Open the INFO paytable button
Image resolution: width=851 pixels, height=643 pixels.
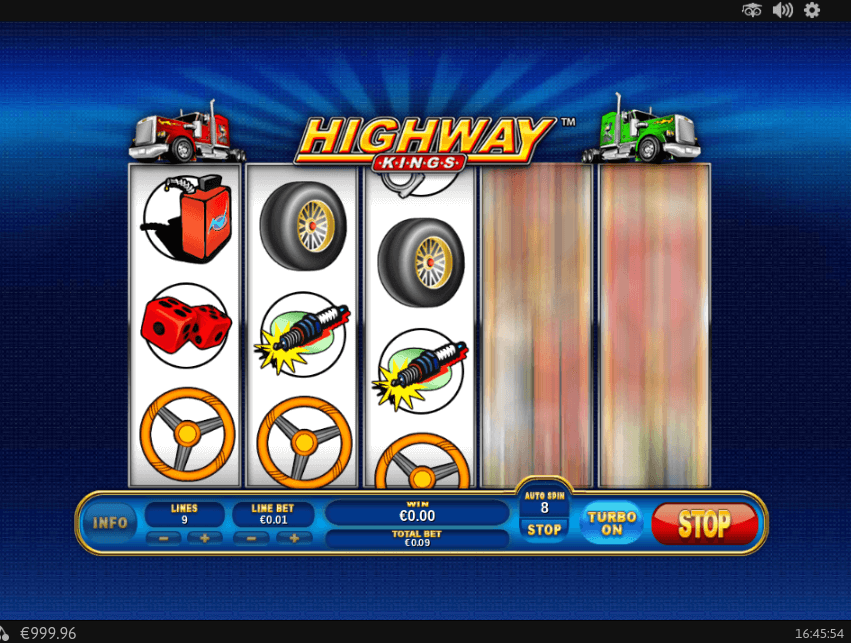(x=110, y=522)
